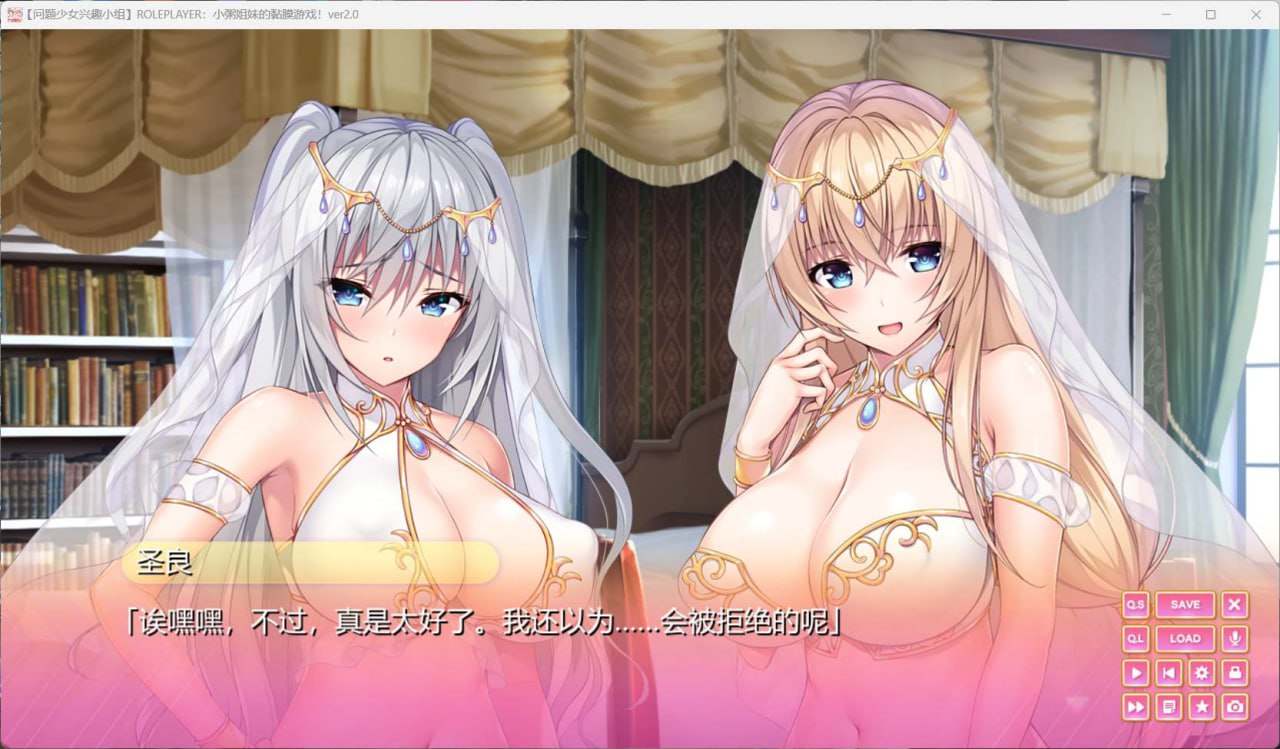
Task: Perform a quick load with Q.L
Action: [x=1135, y=638]
